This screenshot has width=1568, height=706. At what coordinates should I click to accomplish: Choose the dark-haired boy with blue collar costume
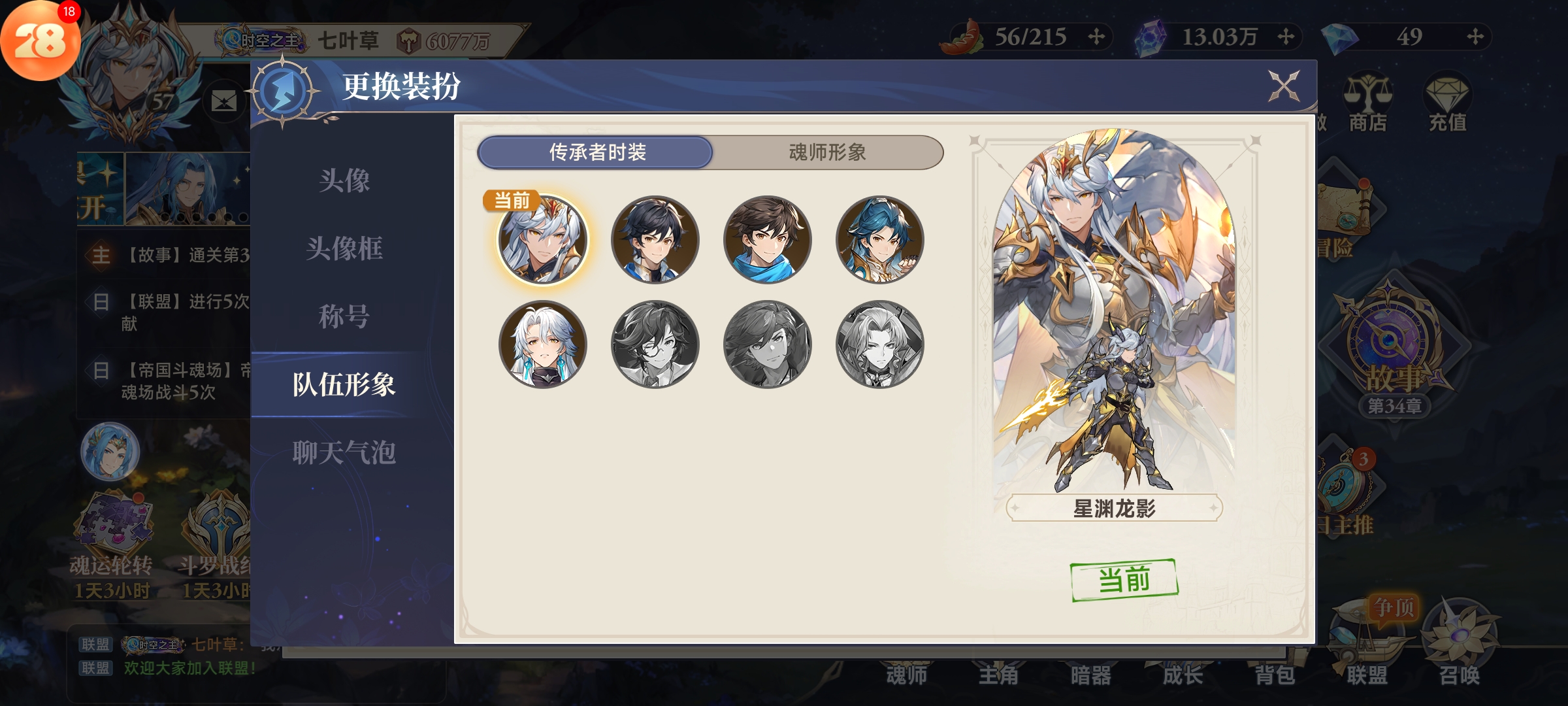point(655,240)
